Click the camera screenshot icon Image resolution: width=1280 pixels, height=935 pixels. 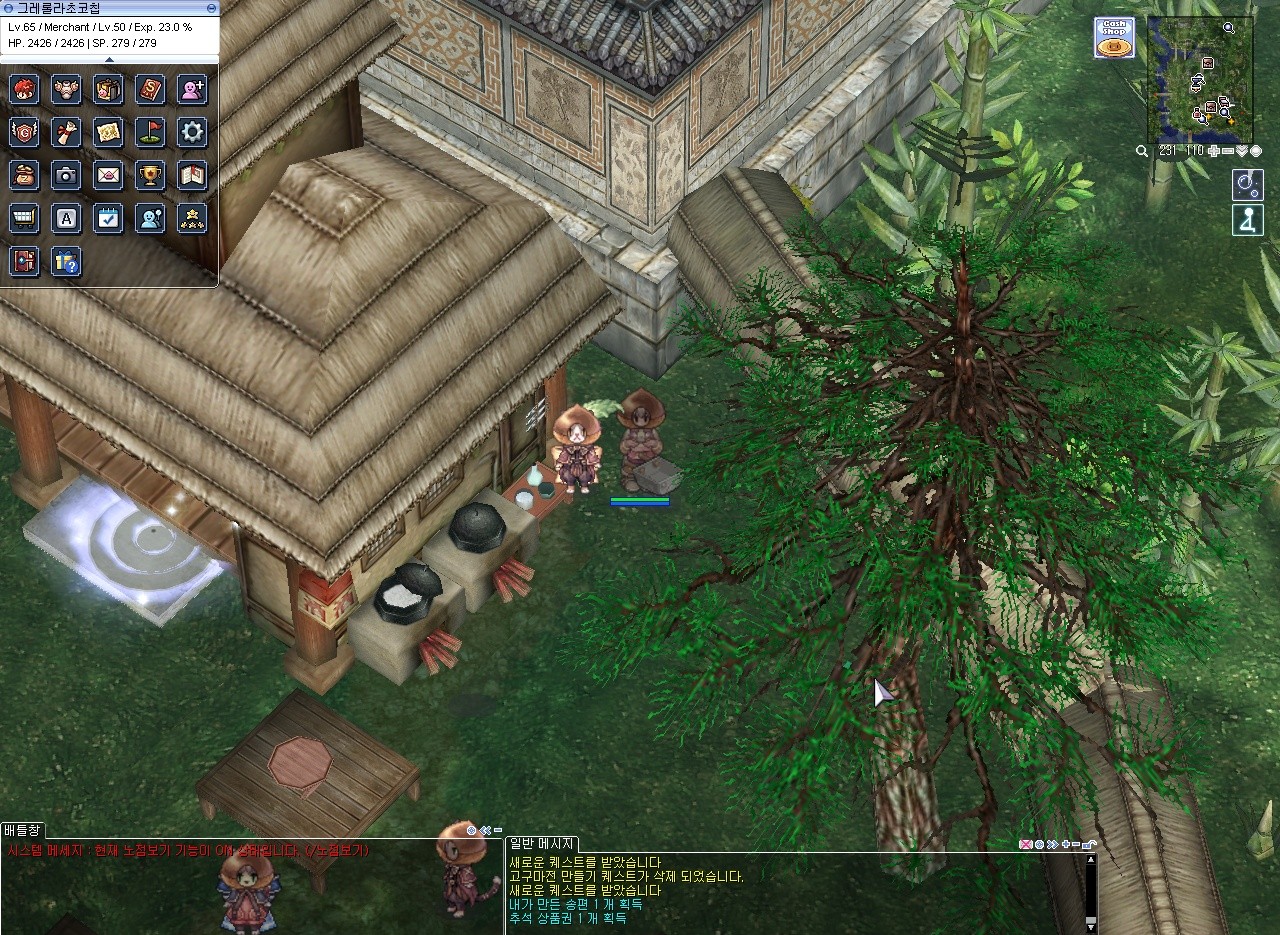click(66, 175)
